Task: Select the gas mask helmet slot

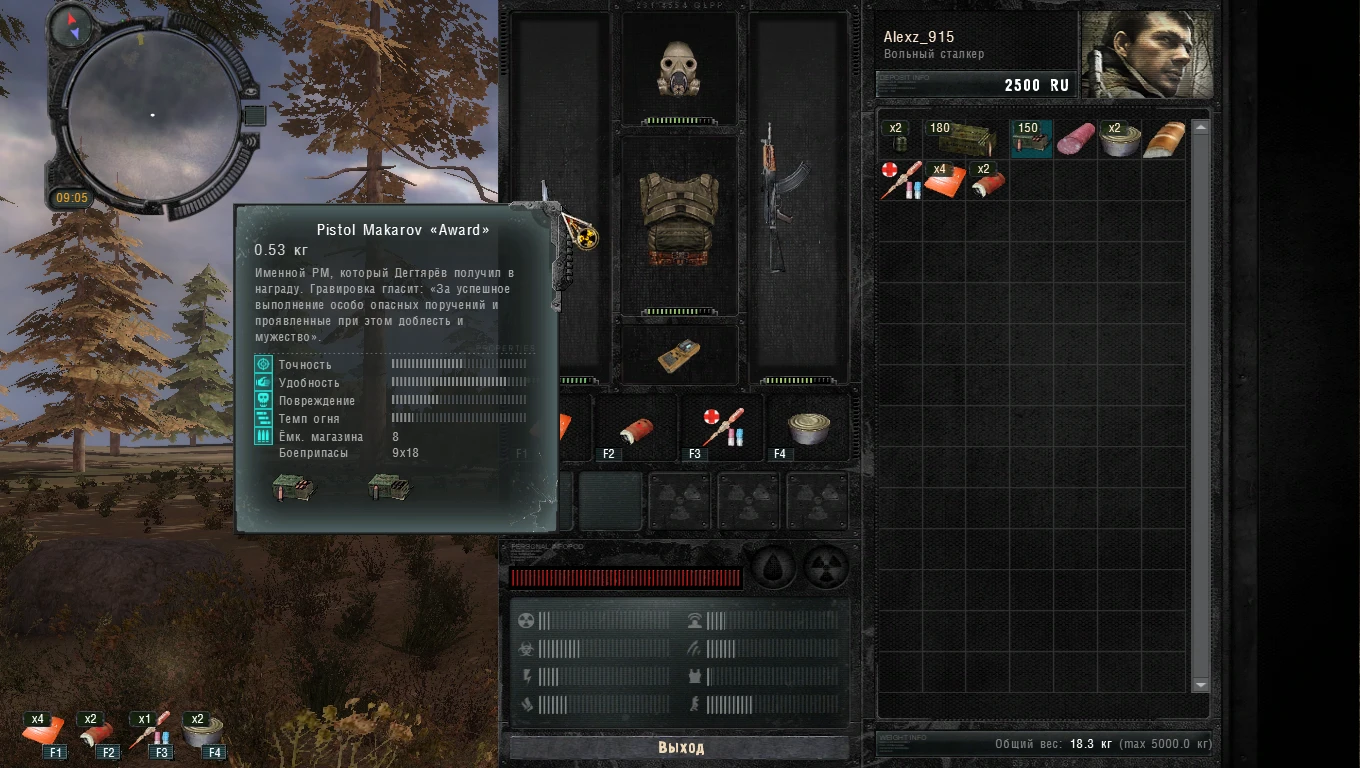Action: click(x=679, y=70)
